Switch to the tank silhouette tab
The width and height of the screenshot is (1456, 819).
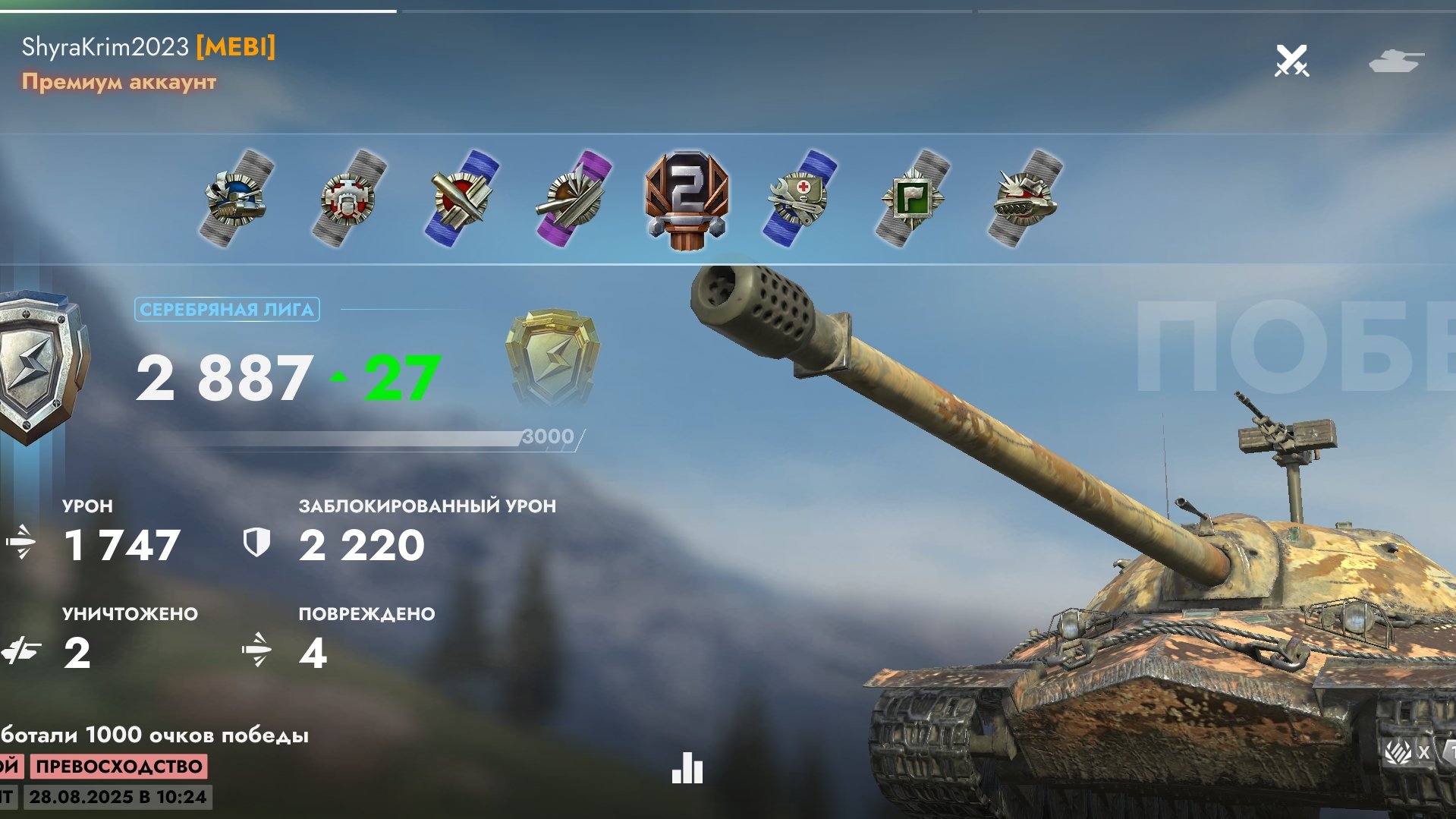pyautogui.click(x=1396, y=61)
